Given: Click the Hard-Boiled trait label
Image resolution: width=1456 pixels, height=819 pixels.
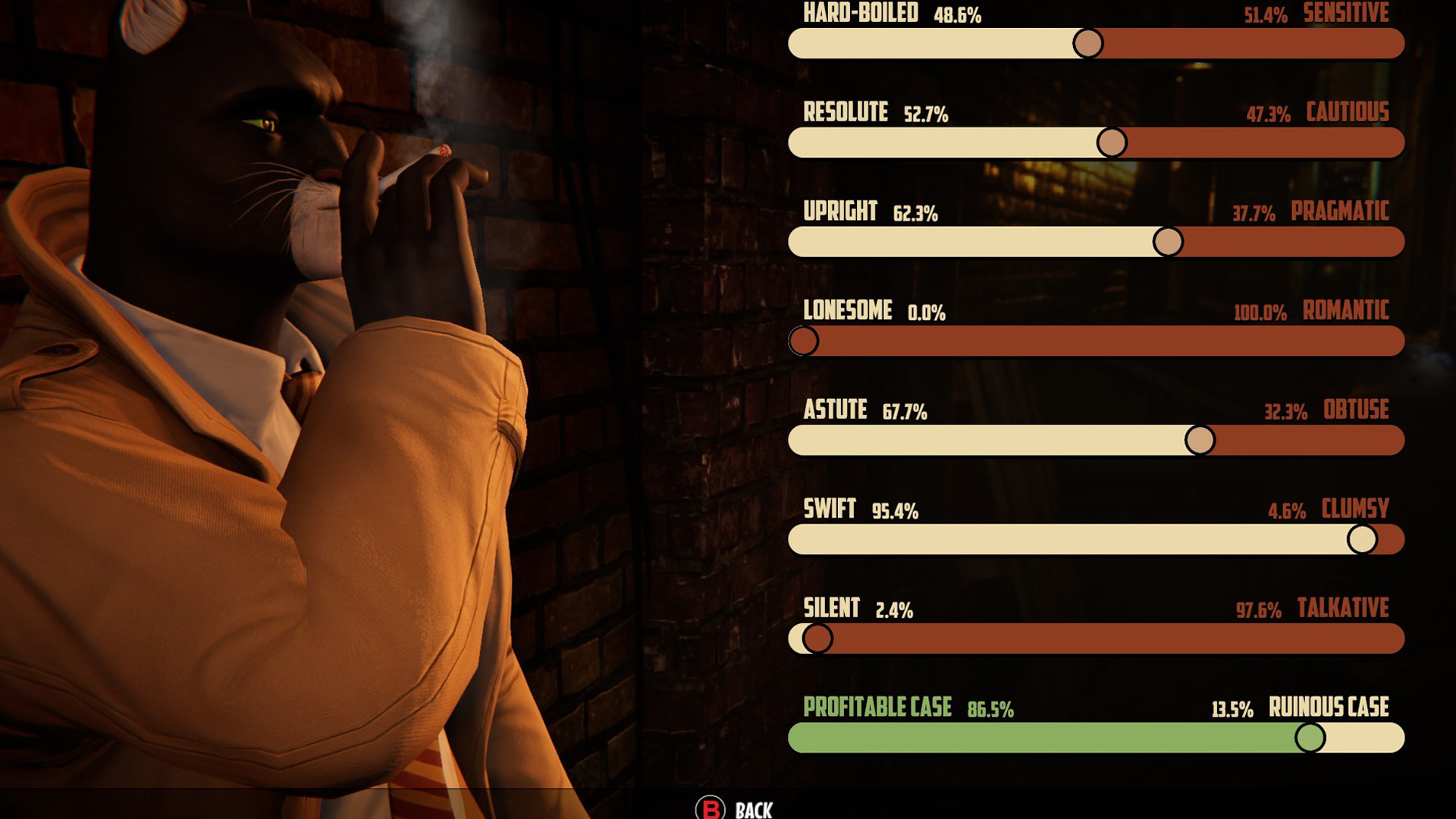Looking at the screenshot, I should click(860, 12).
